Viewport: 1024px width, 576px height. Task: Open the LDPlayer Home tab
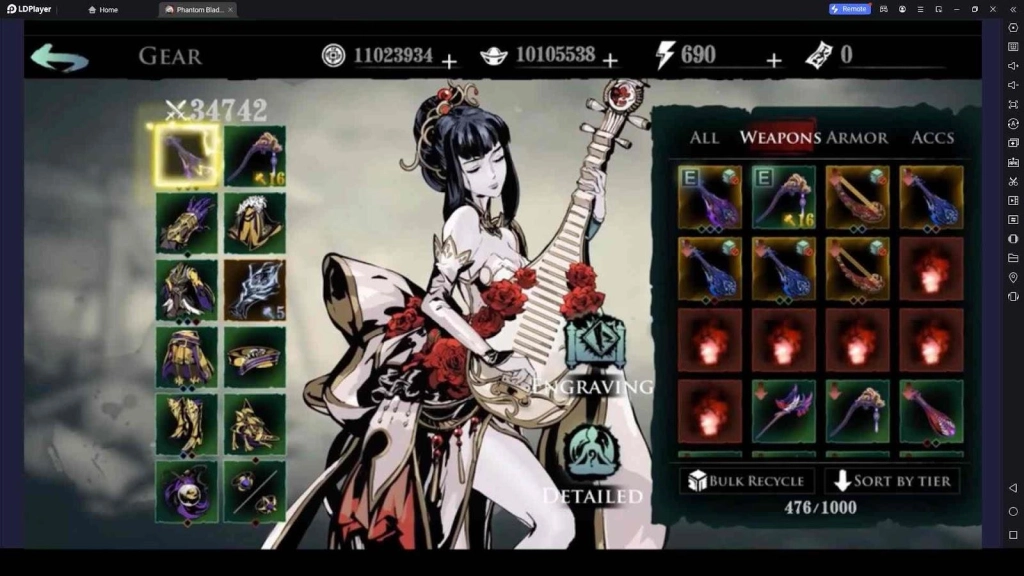[103, 9]
